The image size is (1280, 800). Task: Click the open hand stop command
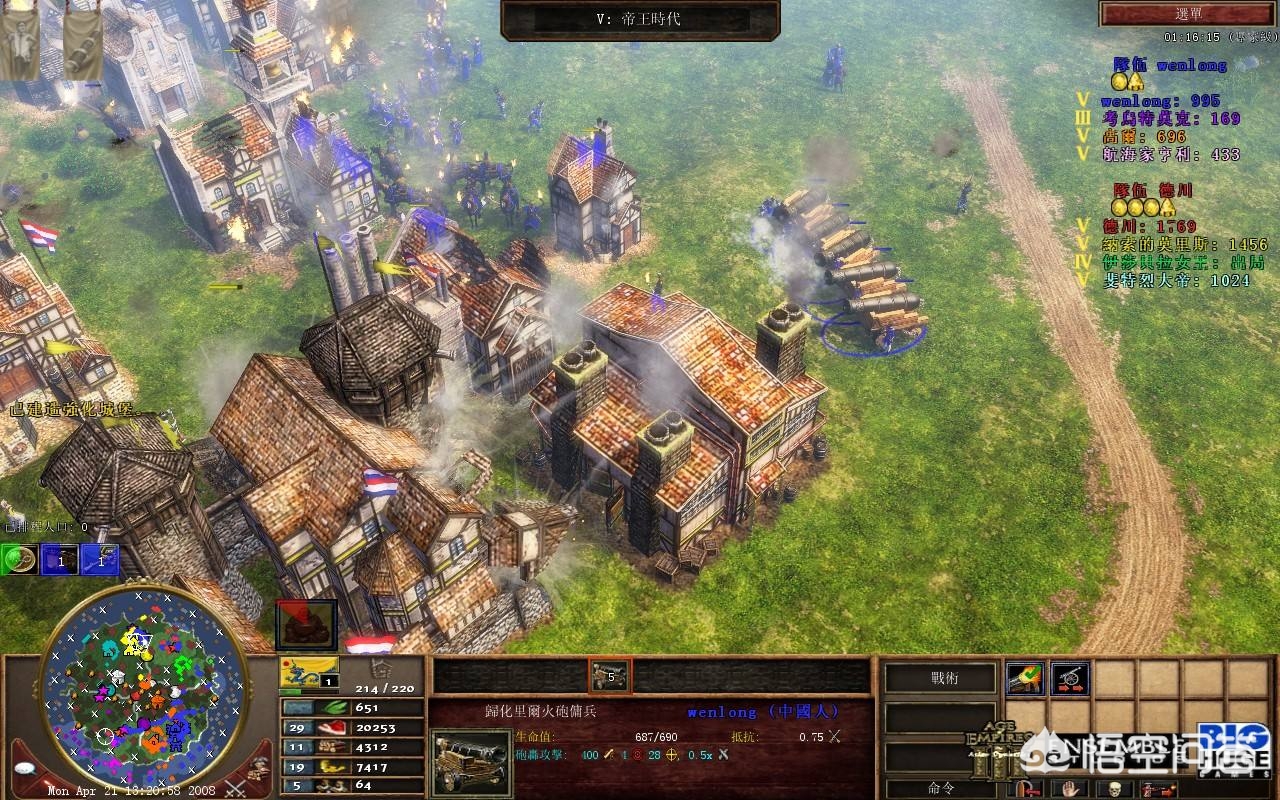pos(1069,788)
